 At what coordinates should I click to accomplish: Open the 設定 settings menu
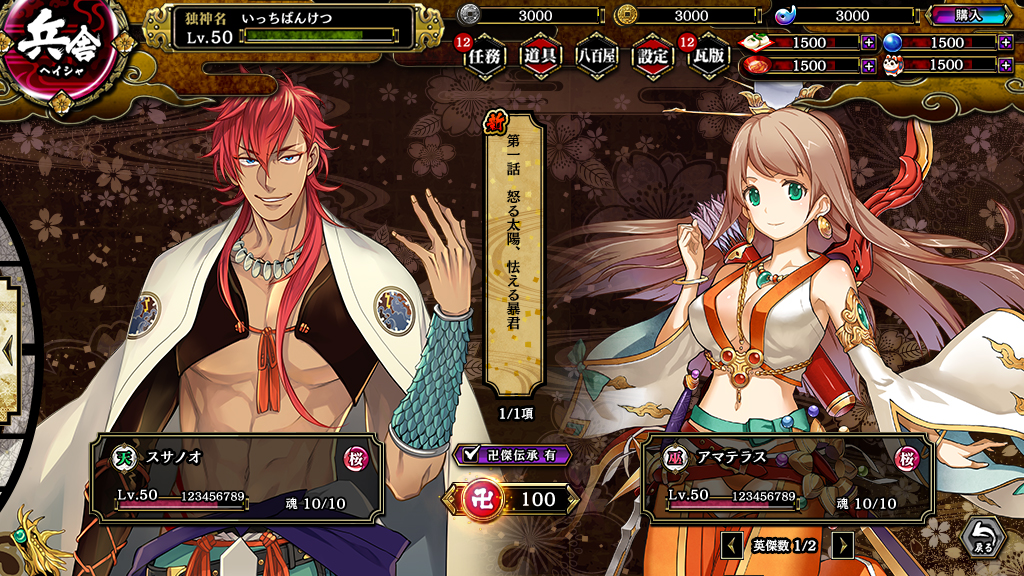click(652, 57)
